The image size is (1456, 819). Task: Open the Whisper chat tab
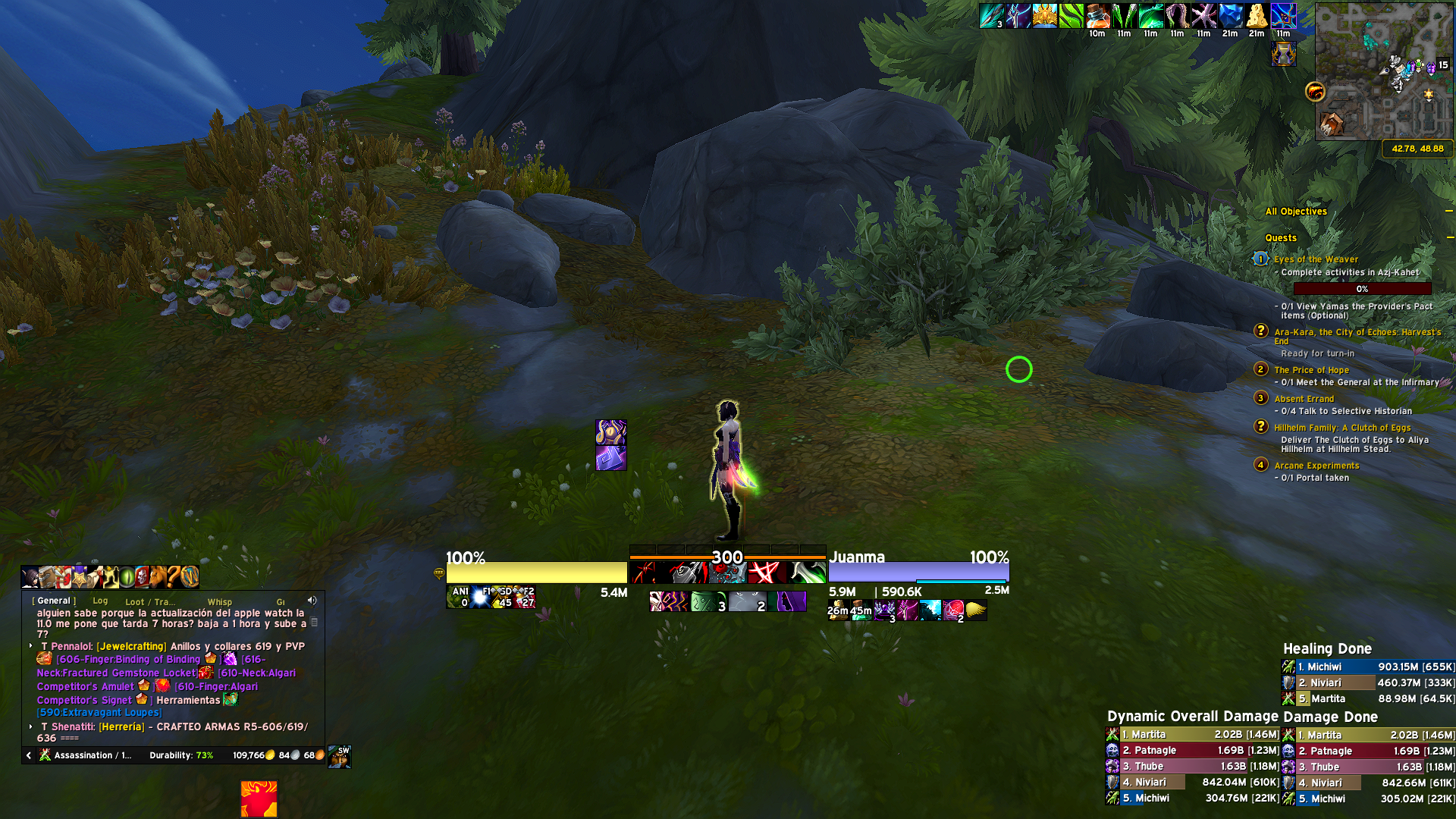[x=220, y=602]
